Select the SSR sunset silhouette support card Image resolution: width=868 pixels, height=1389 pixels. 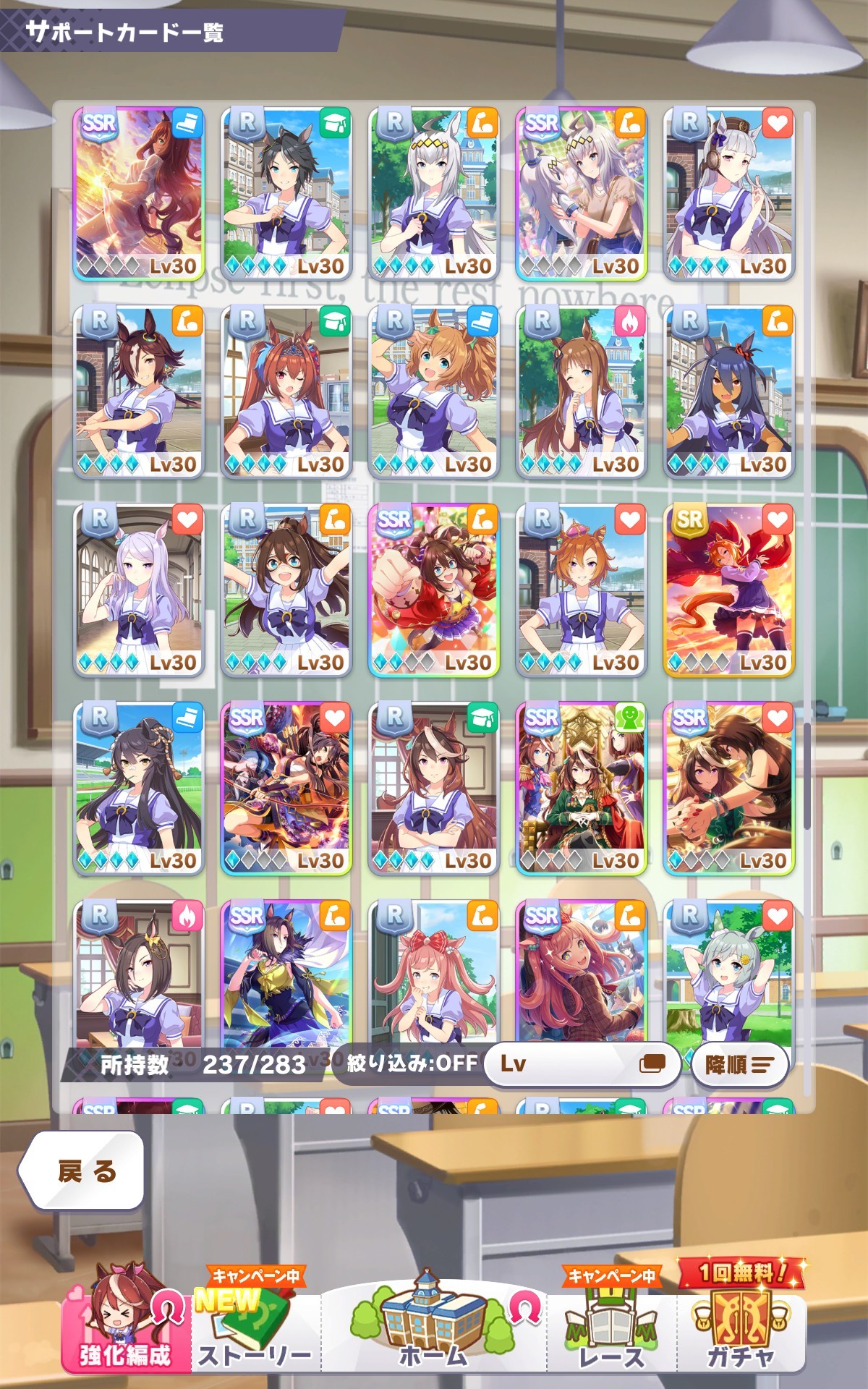pos(139,194)
